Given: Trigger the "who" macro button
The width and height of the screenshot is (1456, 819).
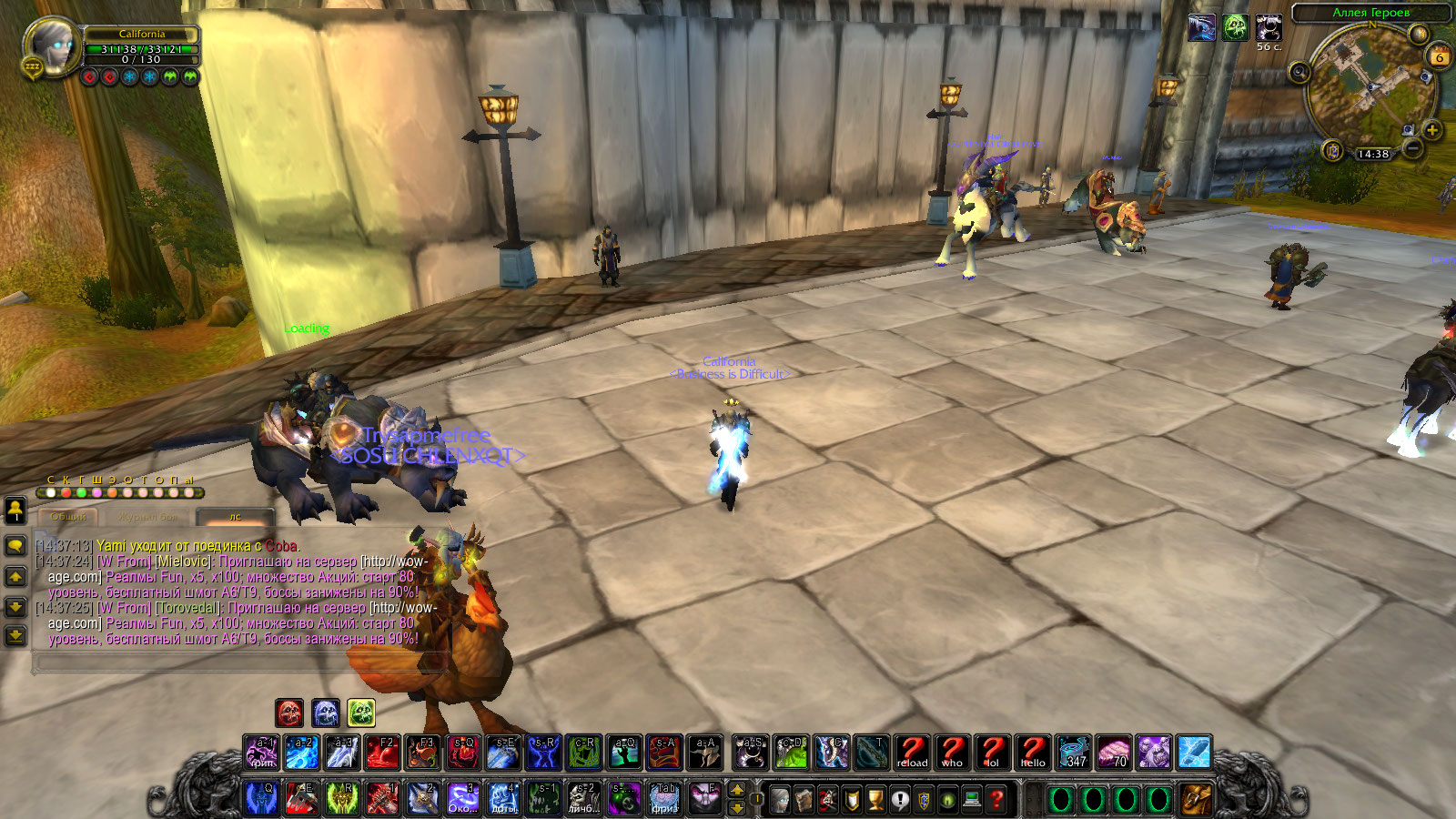Looking at the screenshot, I should pos(952,753).
